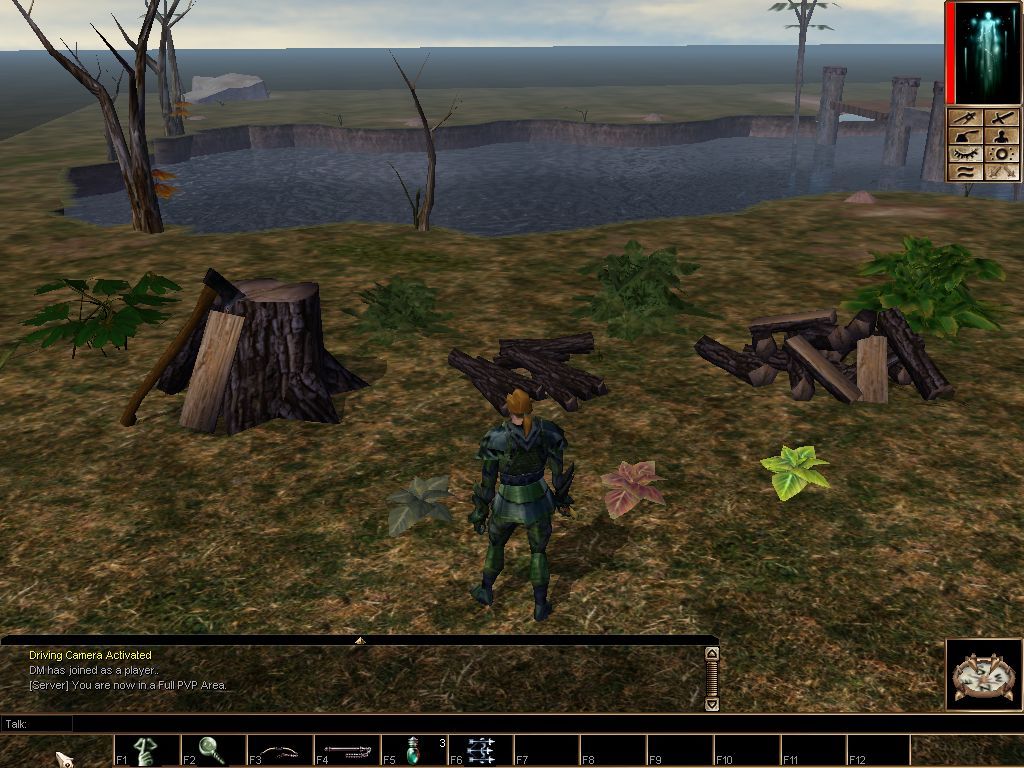Viewport: 1024px width, 768px height.
Task: Activate the F2 magnifying glass quickslot
Action: pos(212,750)
